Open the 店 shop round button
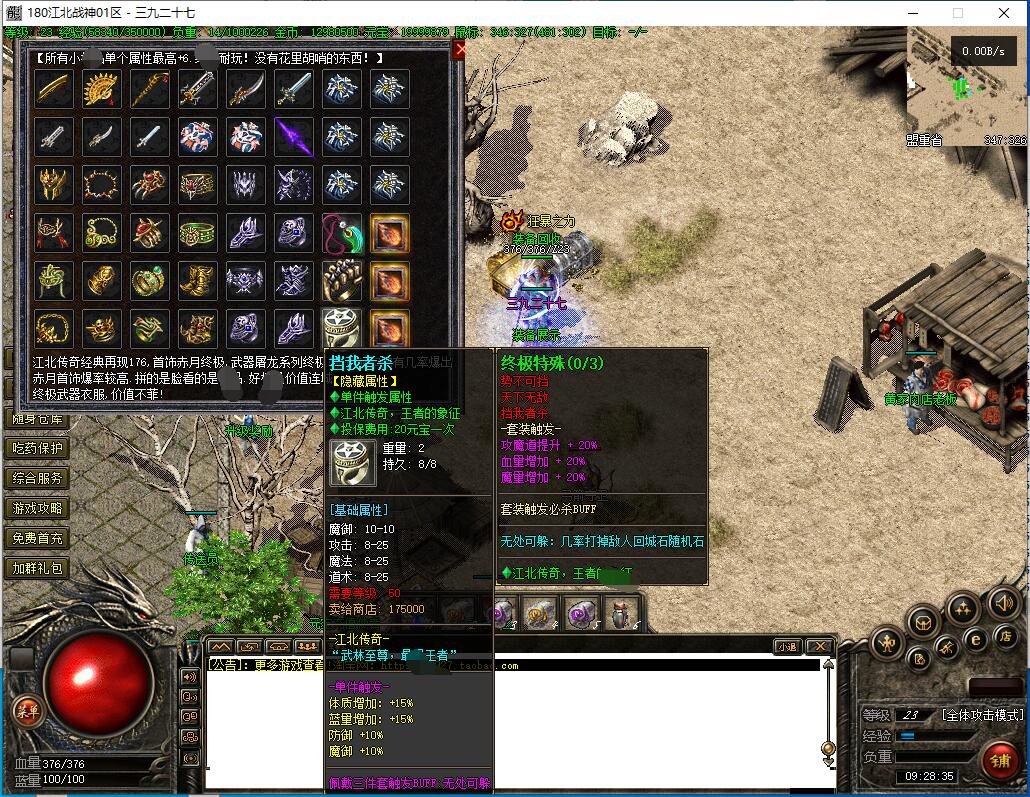Screen dimensions: 1030x797 (x=1006, y=636)
